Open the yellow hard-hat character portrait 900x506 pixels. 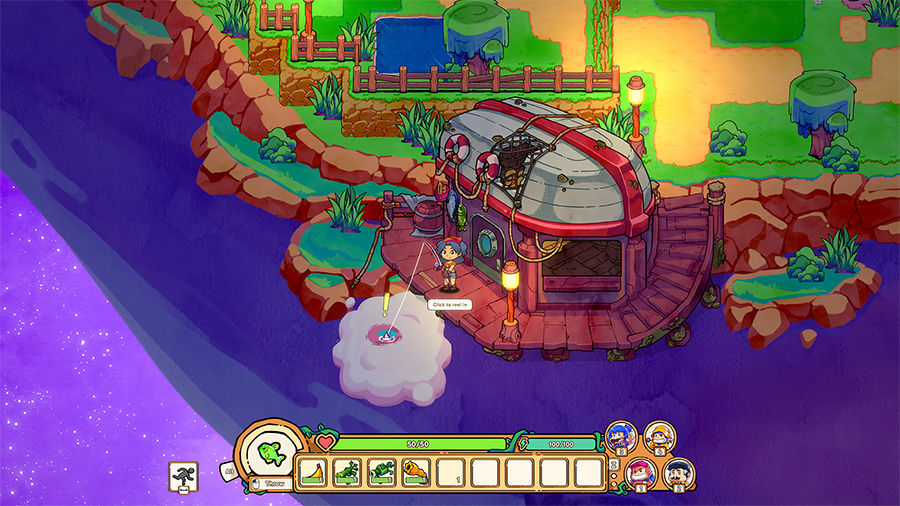[659, 436]
